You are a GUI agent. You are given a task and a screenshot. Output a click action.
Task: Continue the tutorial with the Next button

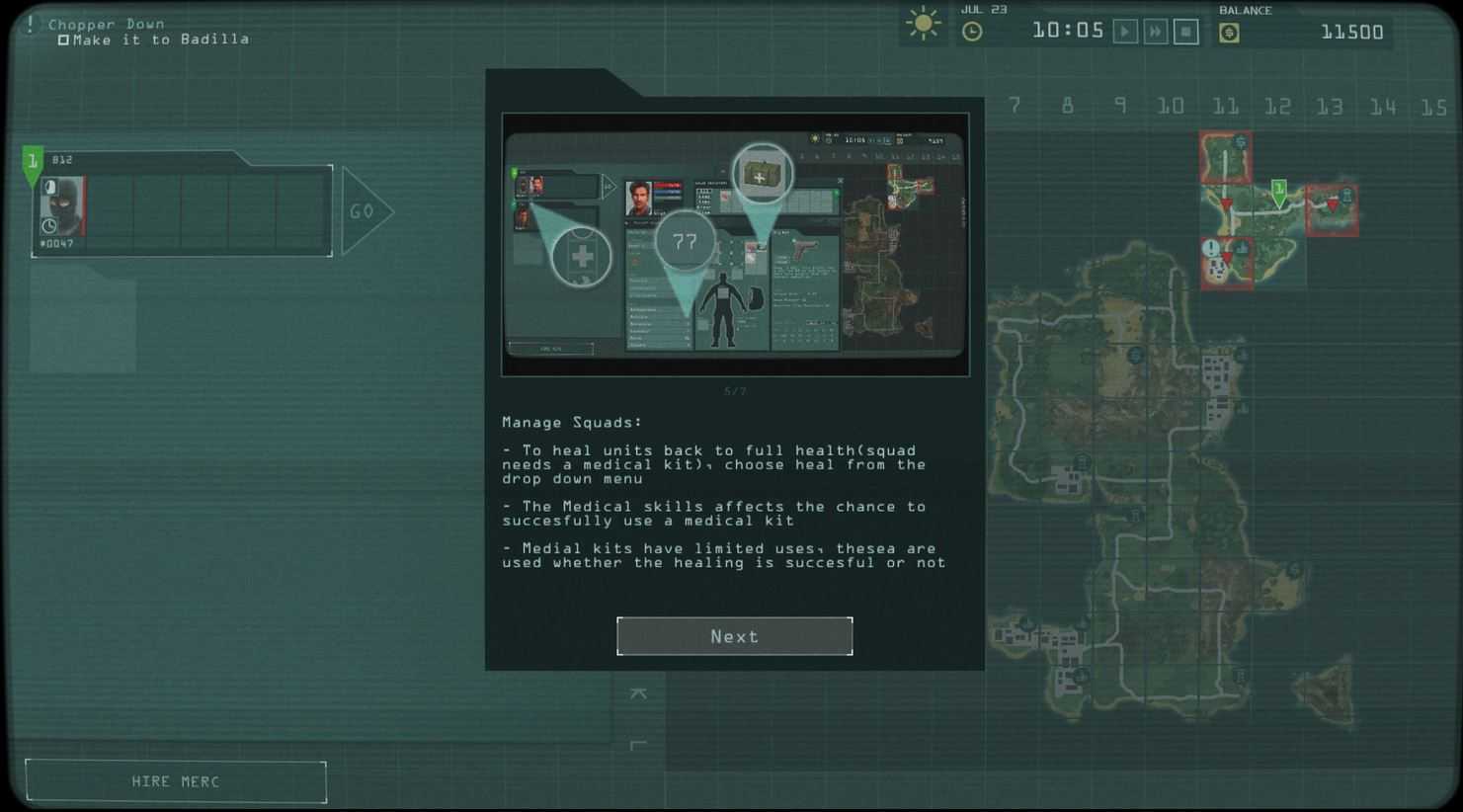click(734, 636)
